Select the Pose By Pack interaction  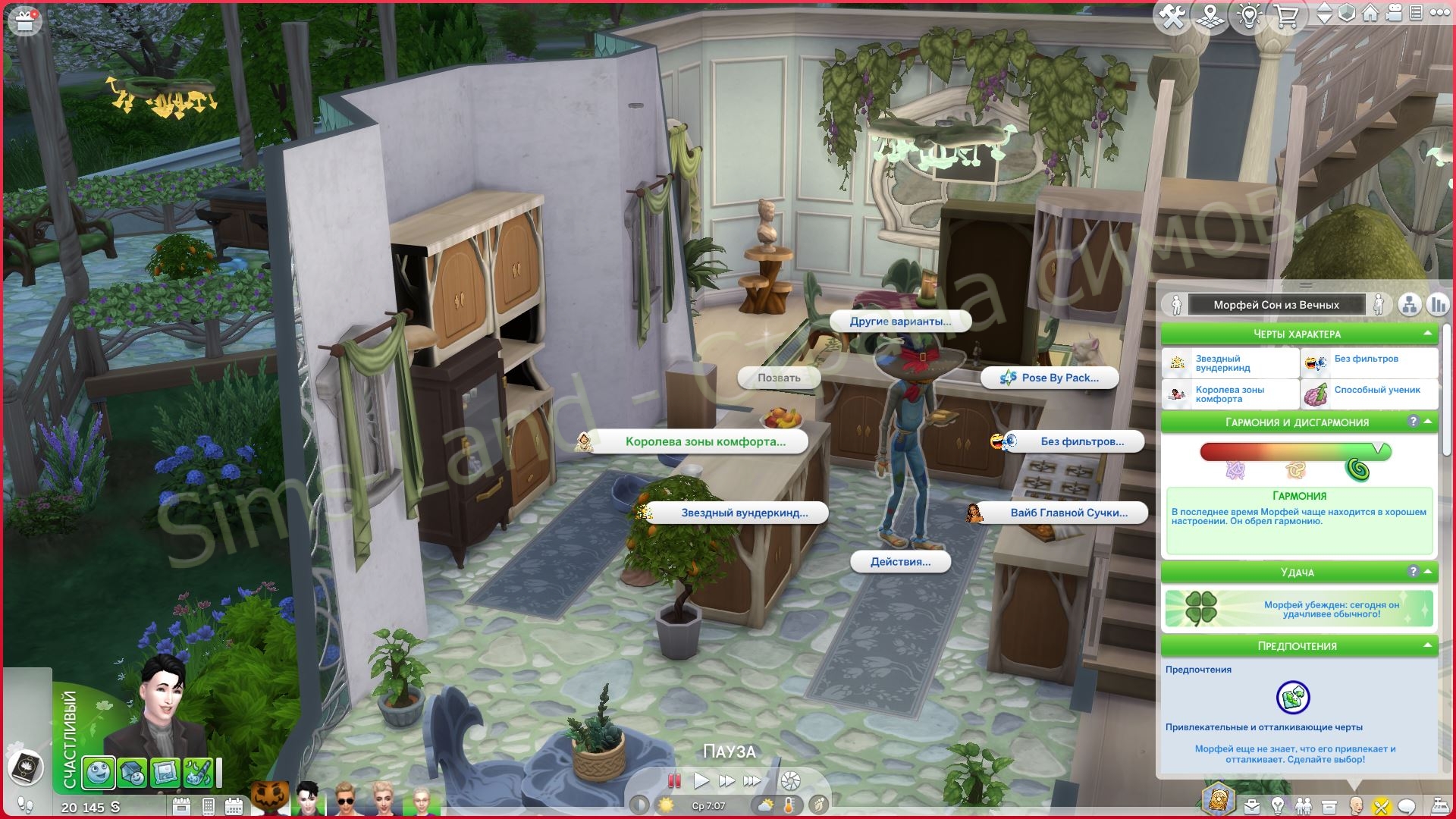1050,378
